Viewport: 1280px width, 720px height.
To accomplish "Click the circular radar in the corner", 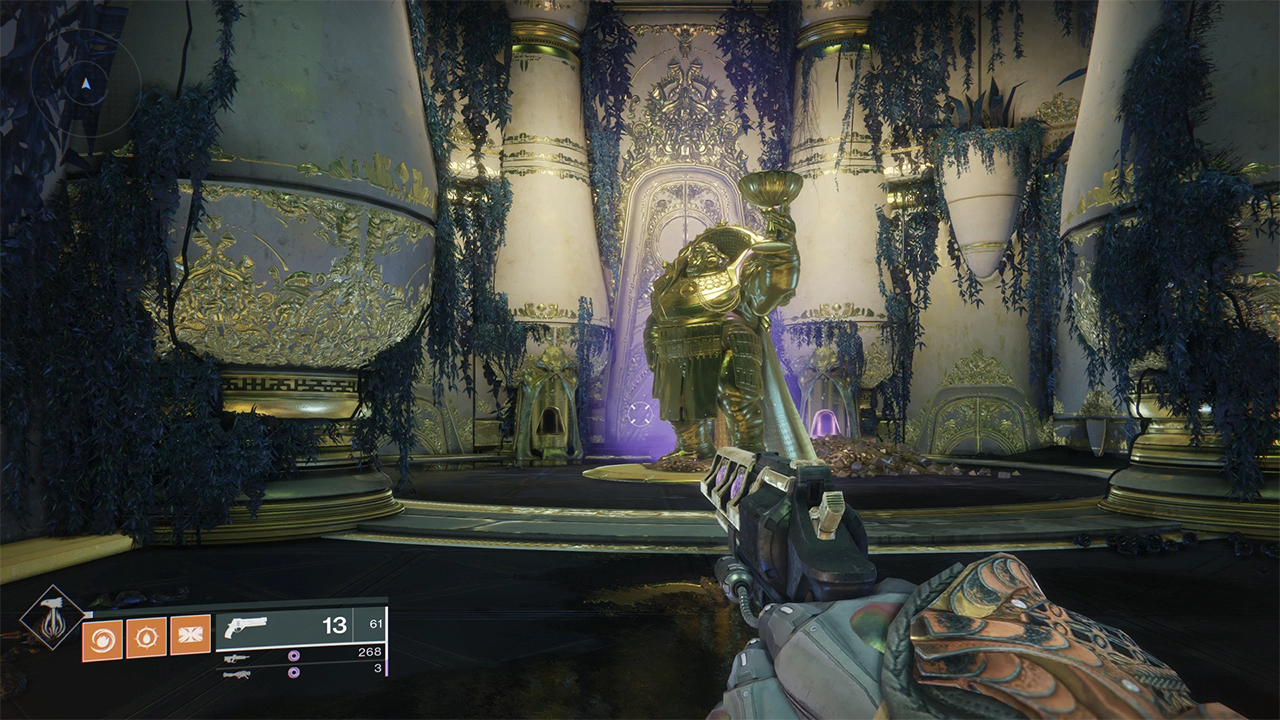I will pos(85,83).
